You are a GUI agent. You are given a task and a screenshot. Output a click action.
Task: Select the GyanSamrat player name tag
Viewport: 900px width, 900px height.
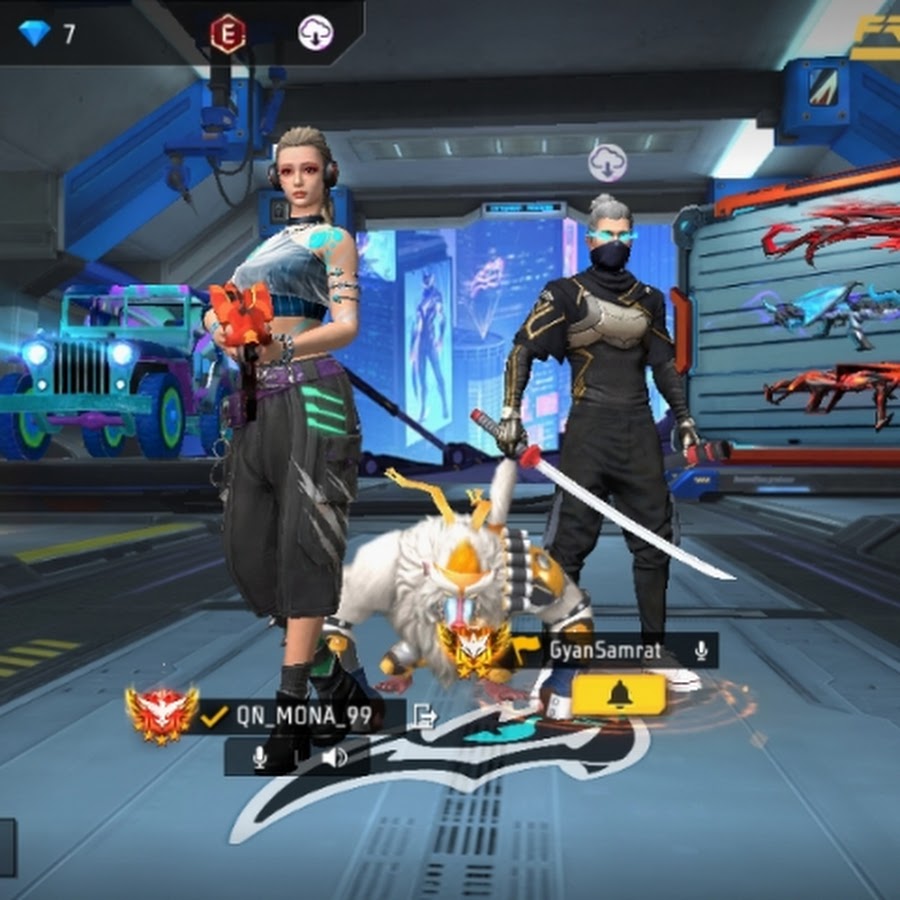click(x=603, y=652)
